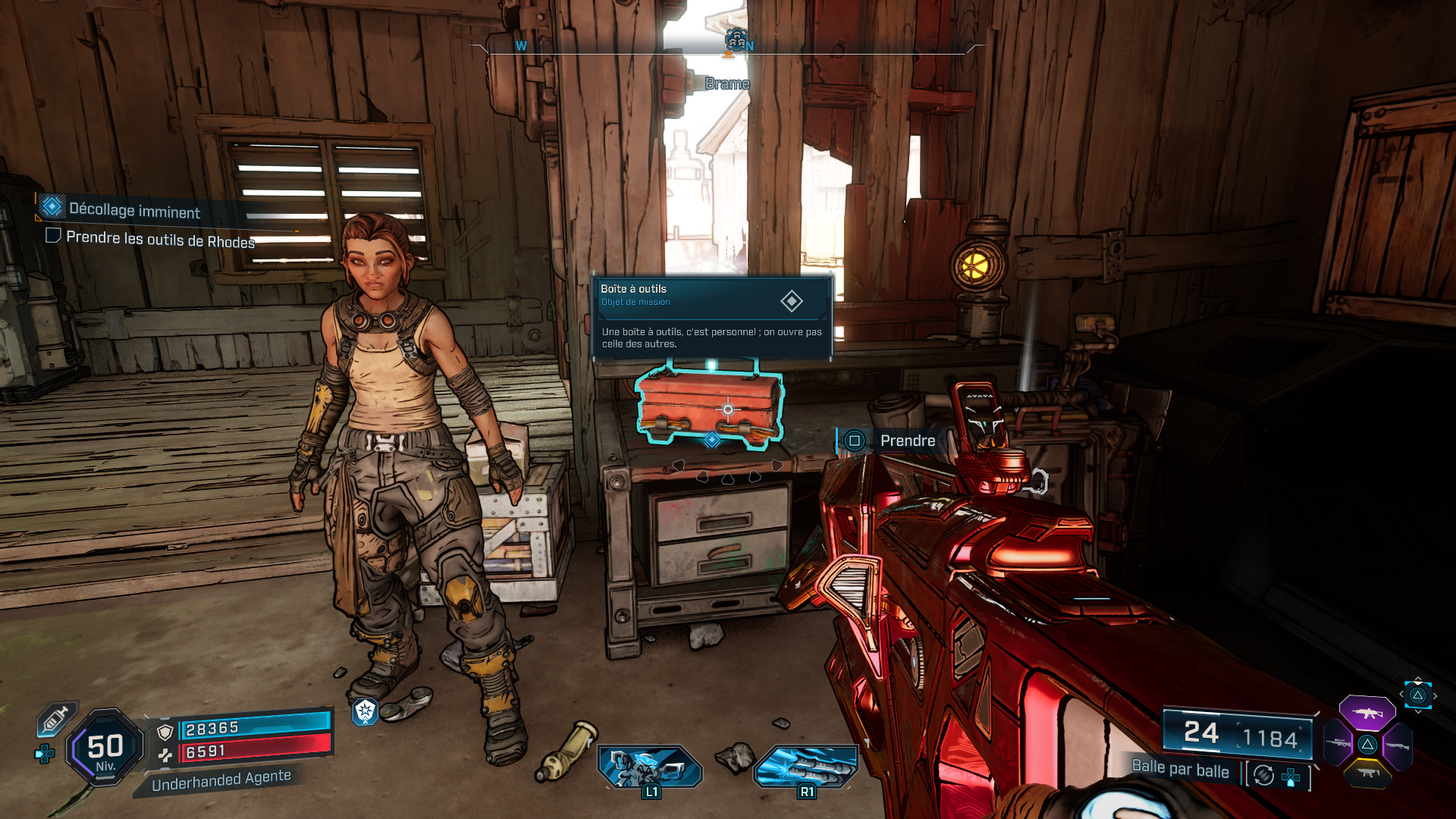Toggle the Balle par balle firing mode
The height and width of the screenshot is (819, 1456).
(1180, 768)
